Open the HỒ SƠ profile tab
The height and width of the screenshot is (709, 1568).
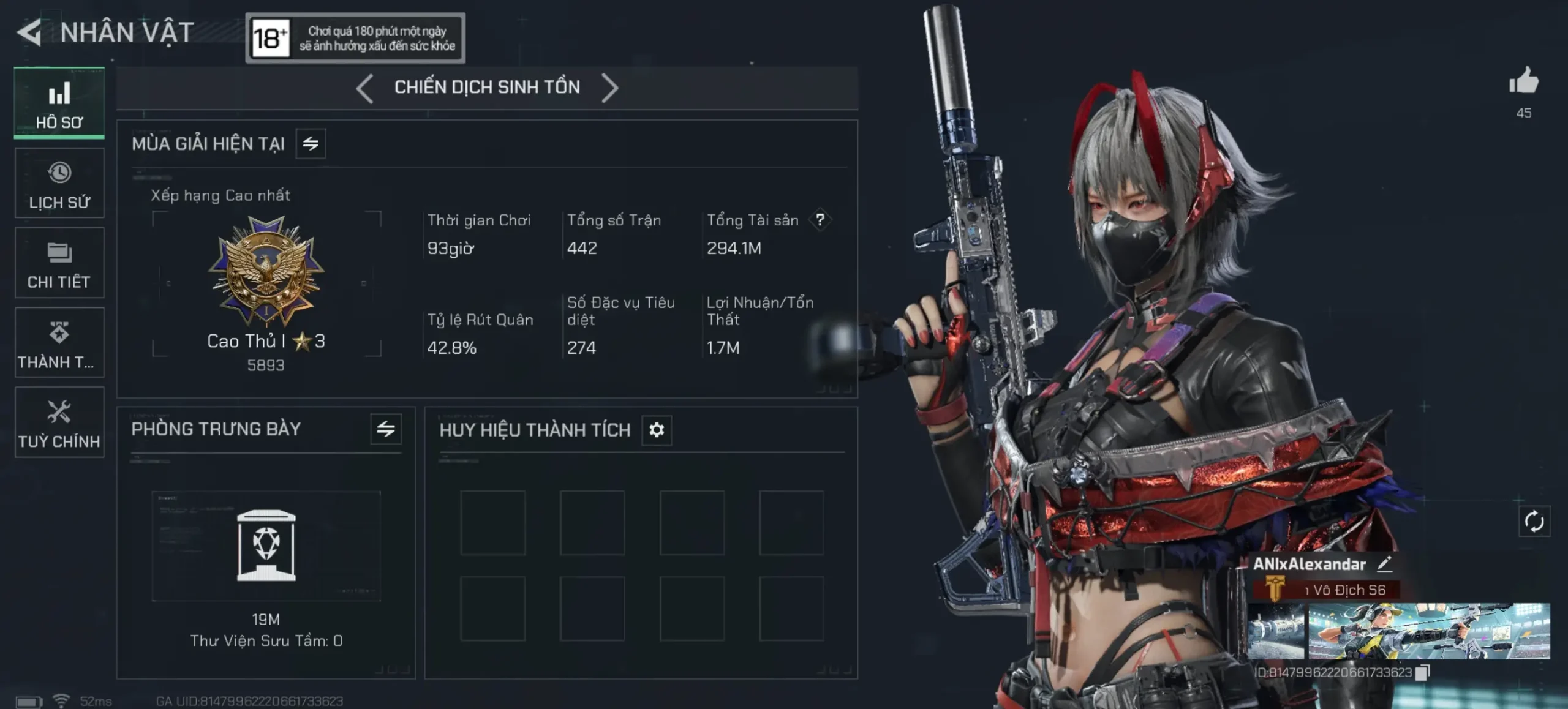59,103
